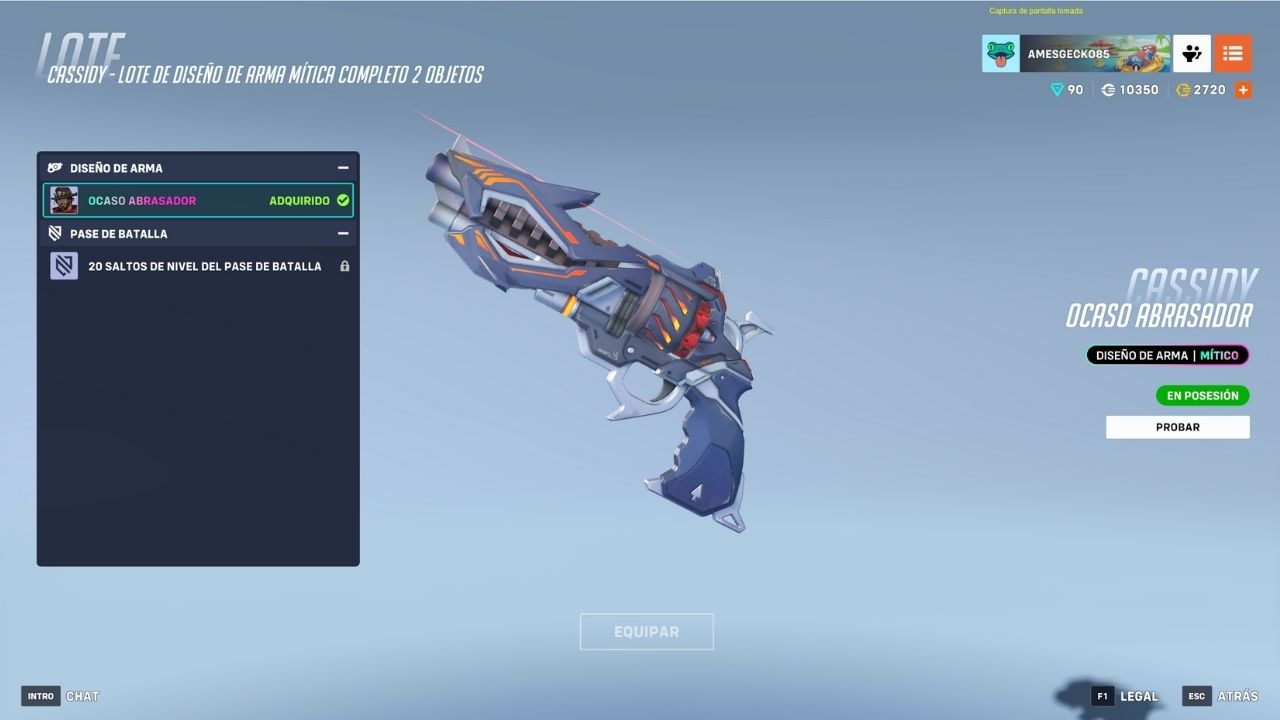Collapse the Pase de Batalla section
This screenshot has width=1280, height=720.
tap(343, 233)
